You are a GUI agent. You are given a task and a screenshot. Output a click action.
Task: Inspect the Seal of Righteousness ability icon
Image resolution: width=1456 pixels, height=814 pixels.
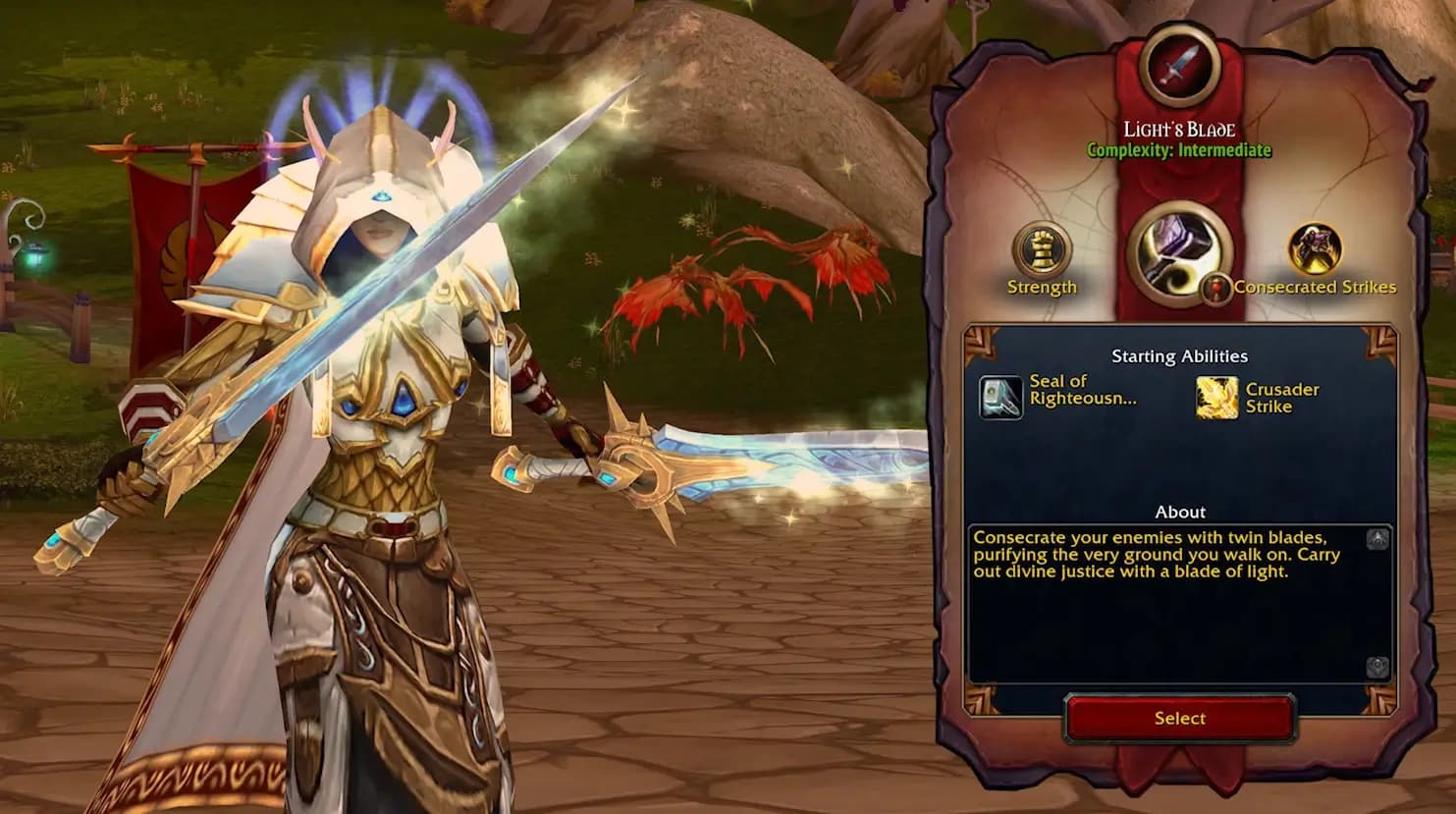click(1000, 398)
